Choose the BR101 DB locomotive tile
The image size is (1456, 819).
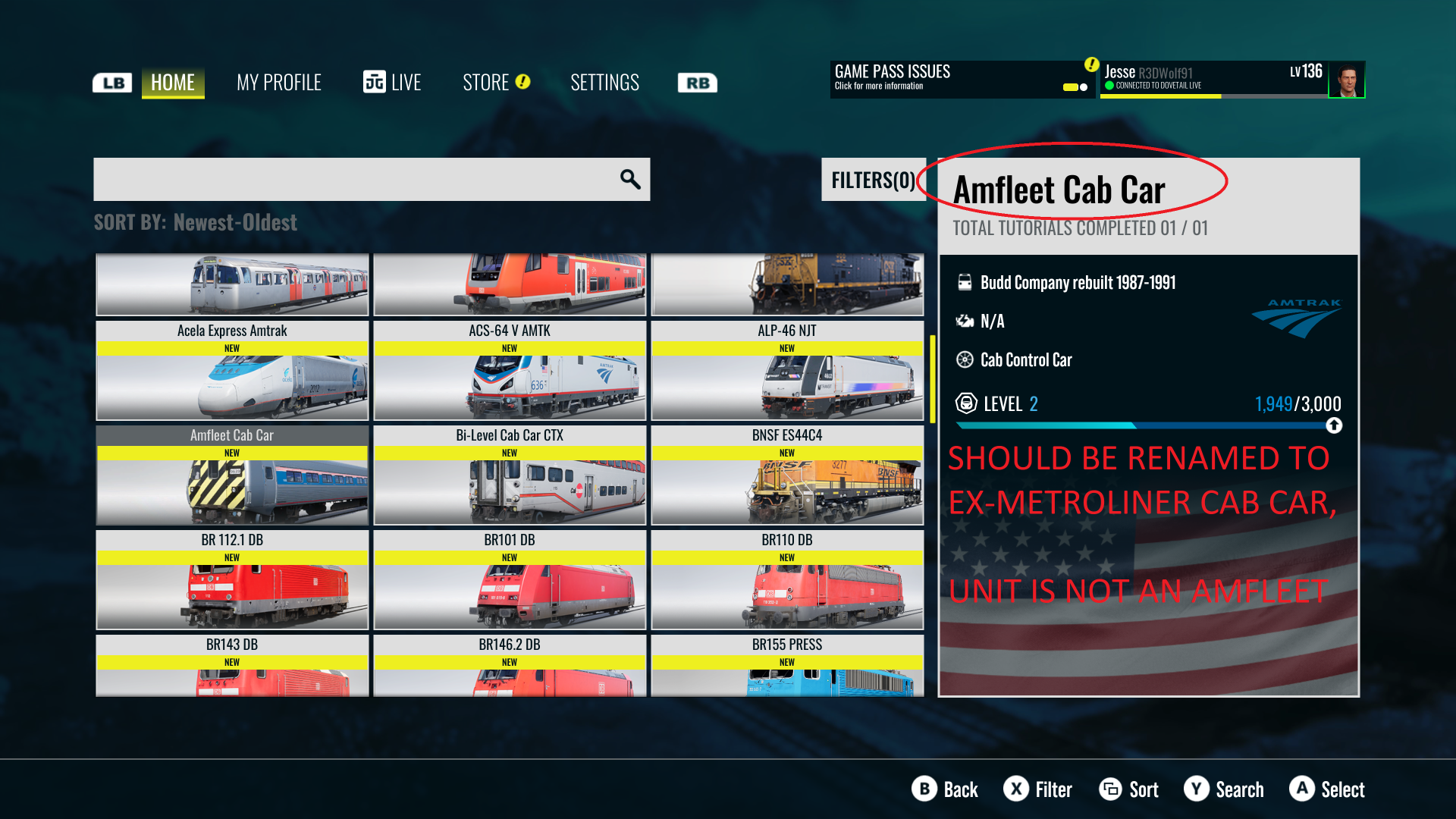[510, 580]
